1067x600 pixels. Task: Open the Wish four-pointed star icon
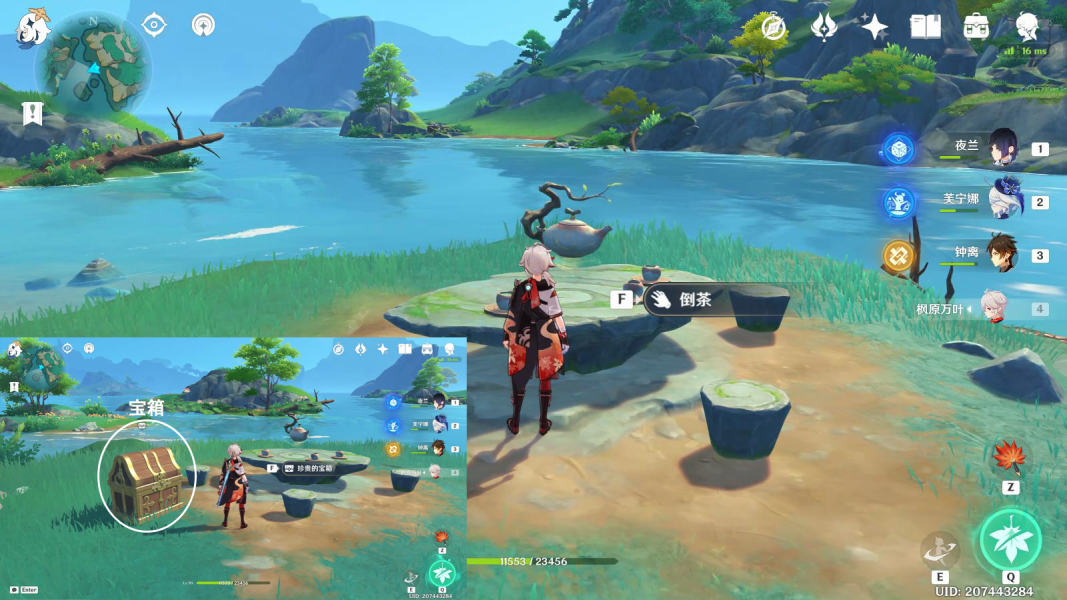point(875,27)
